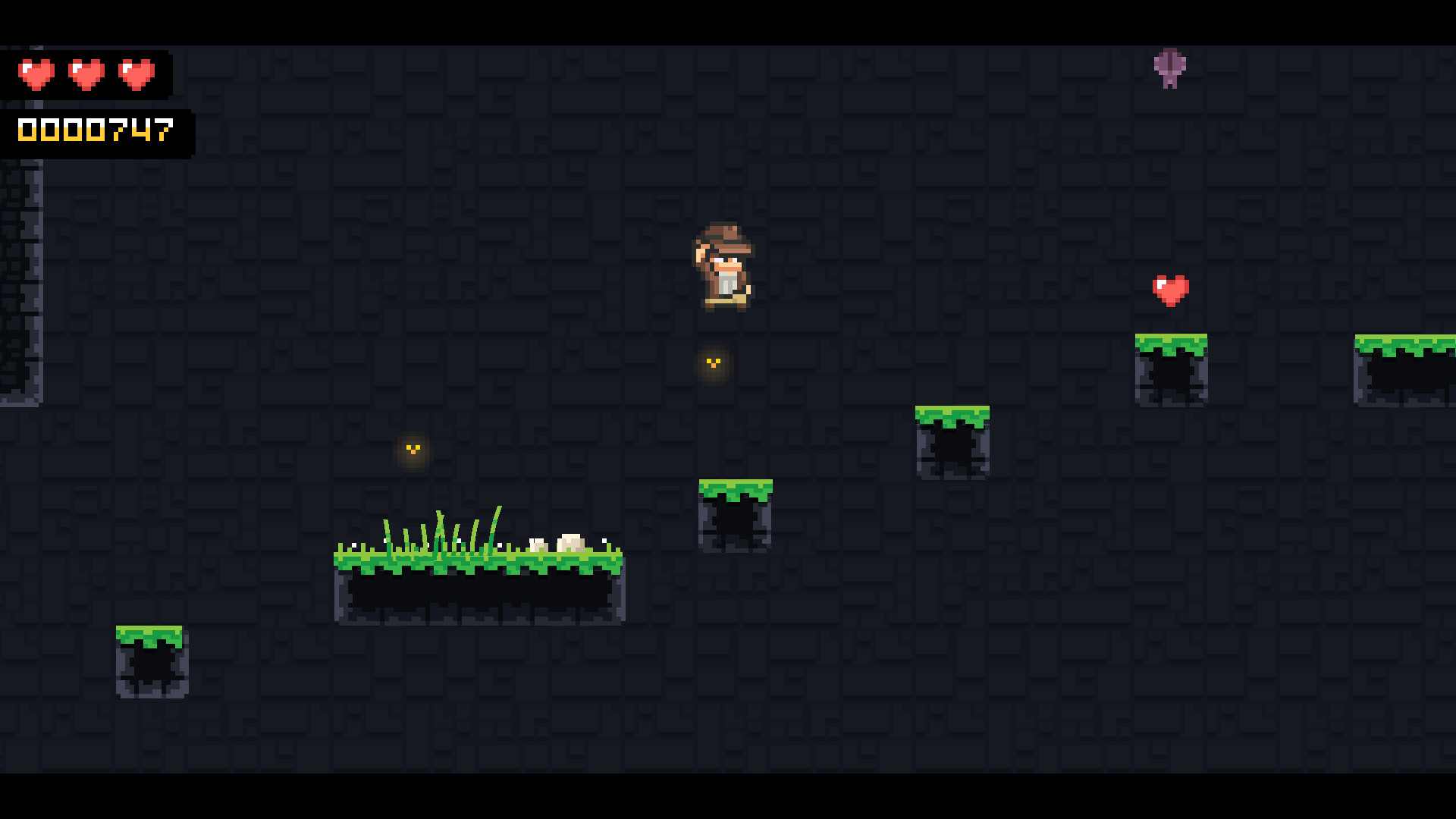Select the score display showing 0000747
The width and height of the screenshot is (1456, 819).
[95, 131]
